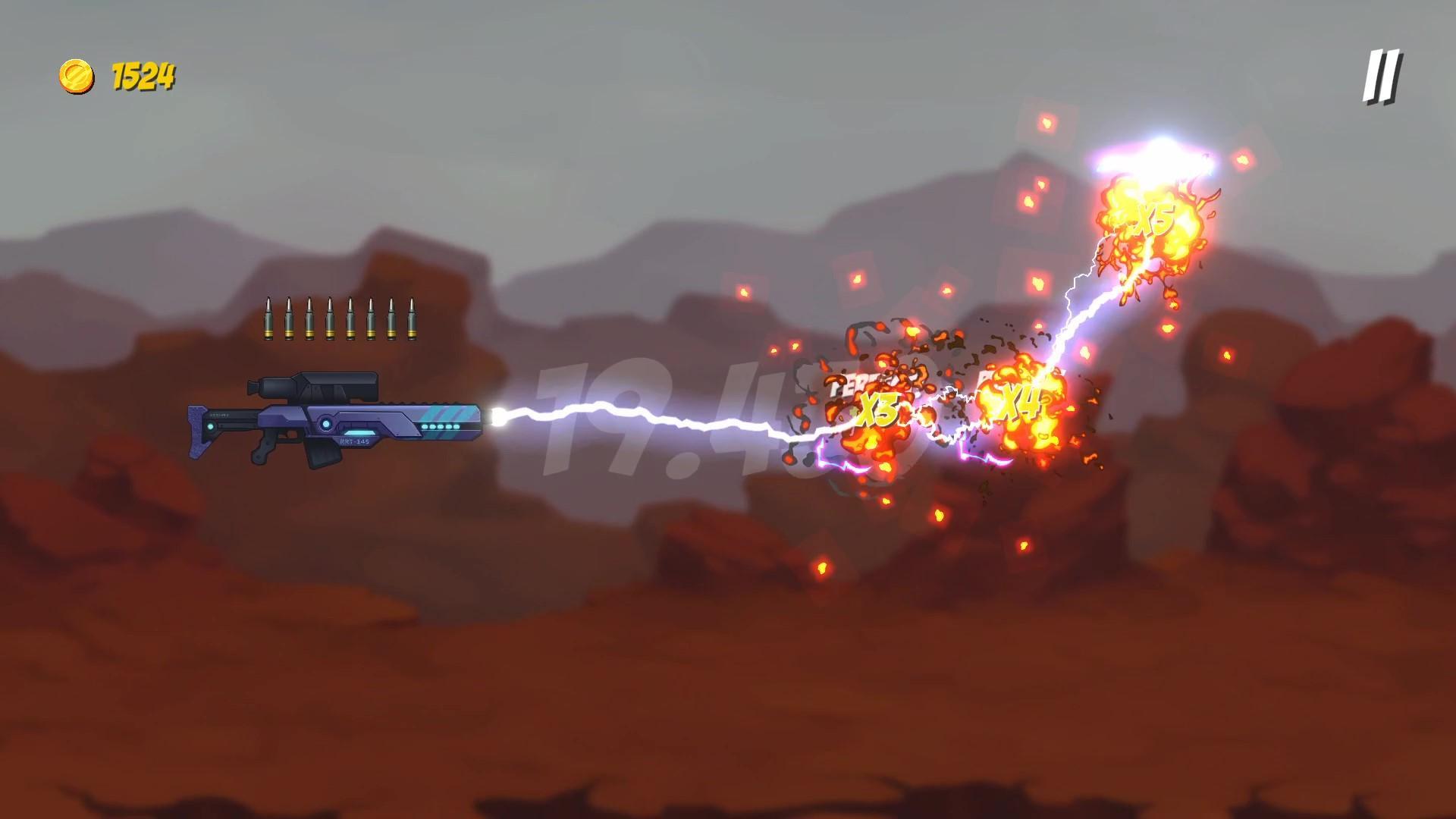Toggle the glowing dot on the rifle stock

[x=212, y=426]
